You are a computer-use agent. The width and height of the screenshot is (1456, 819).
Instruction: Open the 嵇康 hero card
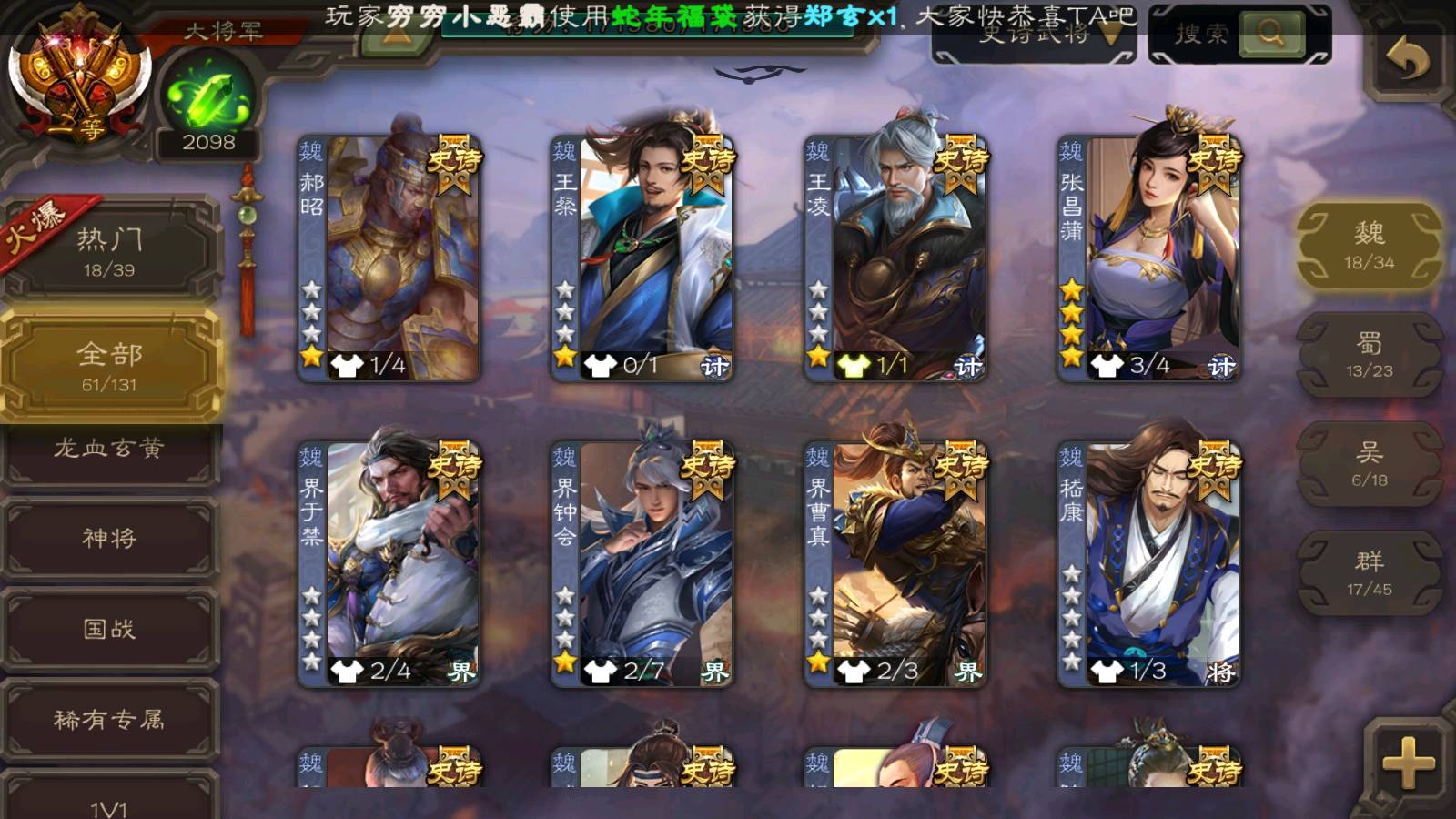tap(1149, 564)
